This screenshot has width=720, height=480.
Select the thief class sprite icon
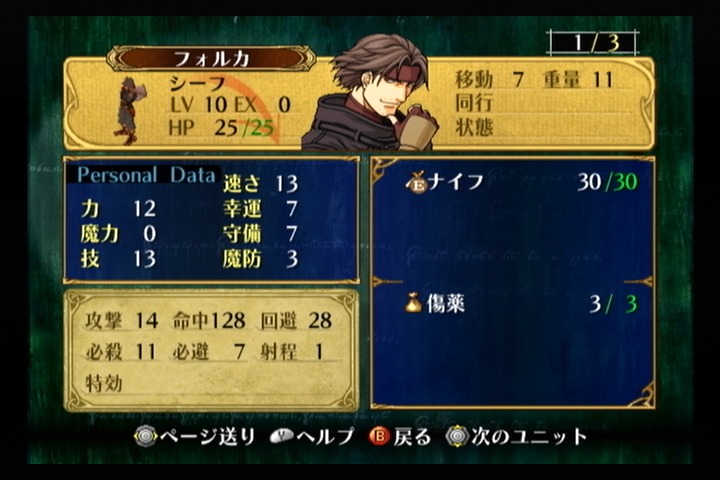(128, 110)
